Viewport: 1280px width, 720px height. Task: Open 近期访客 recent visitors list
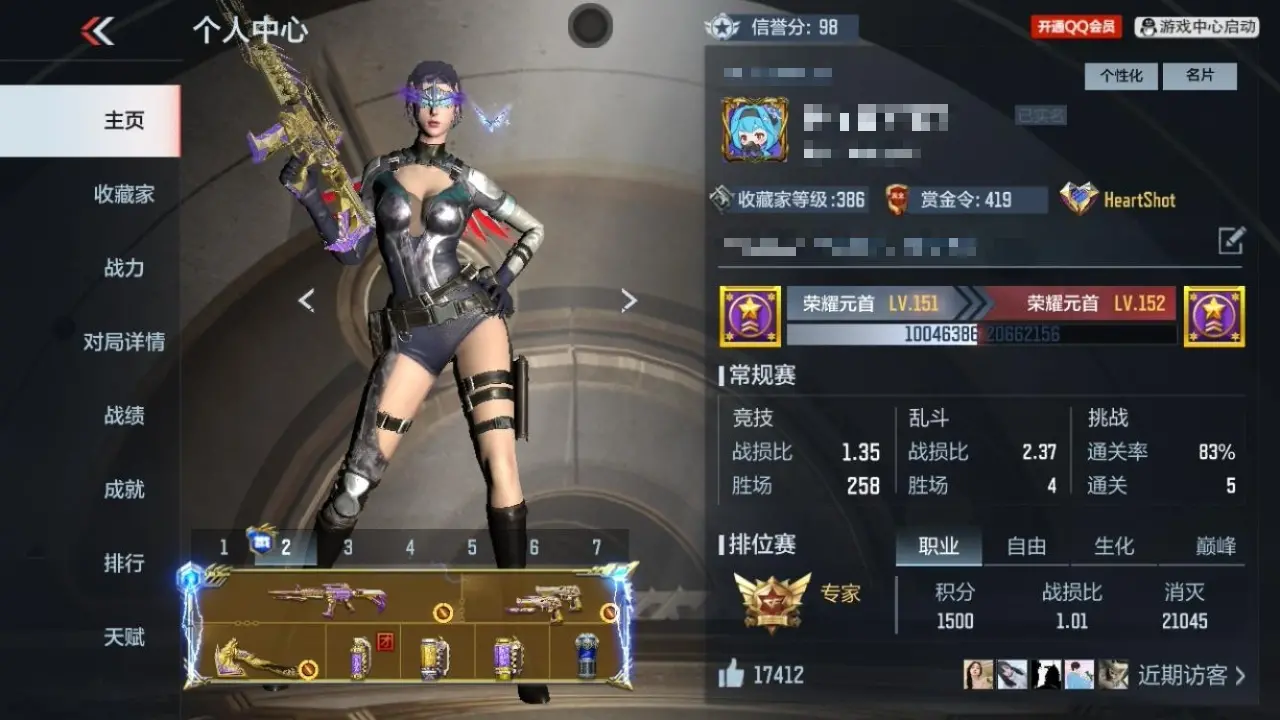click(x=1191, y=675)
